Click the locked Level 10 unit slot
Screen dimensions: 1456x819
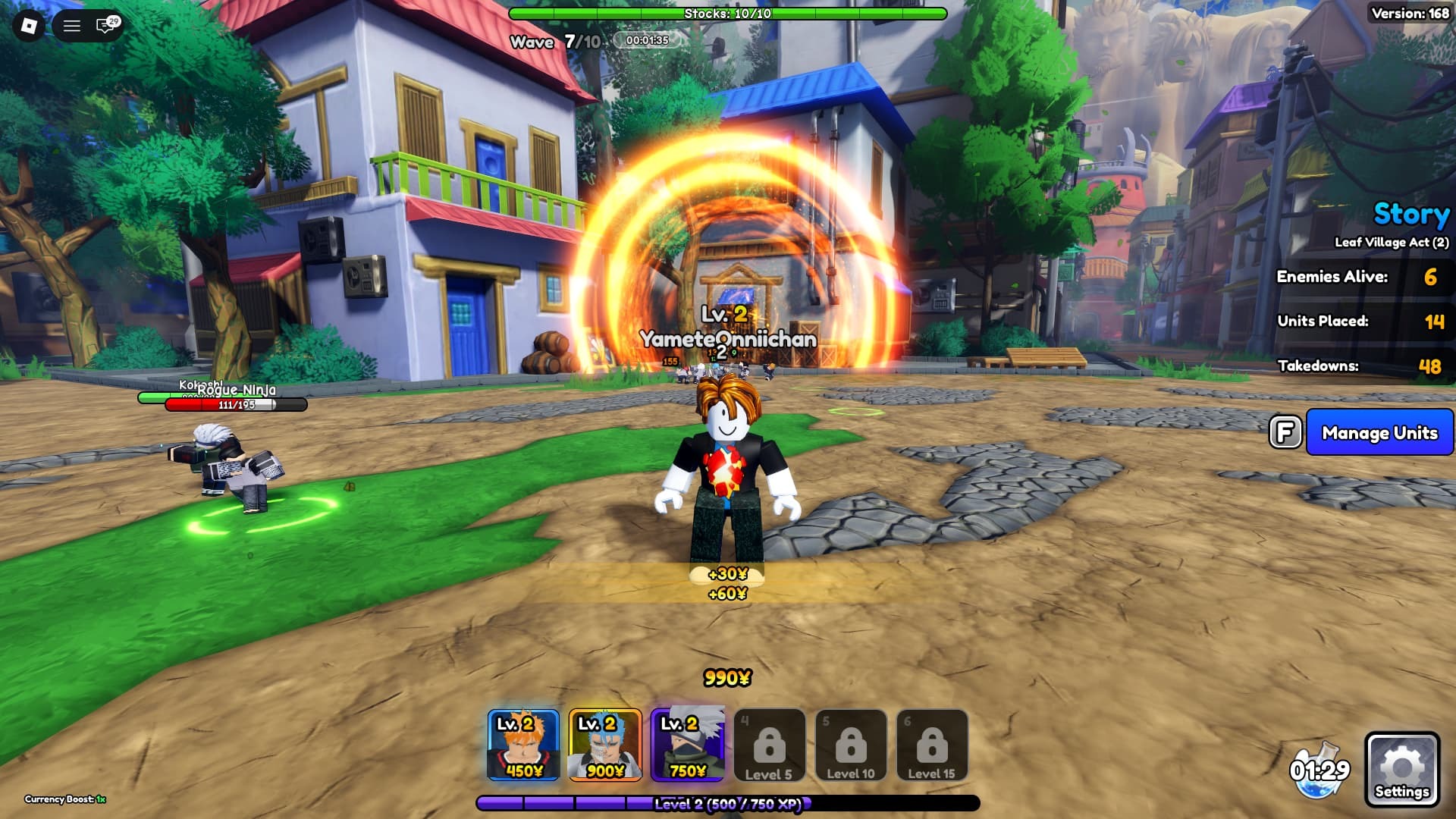tap(850, 745)
